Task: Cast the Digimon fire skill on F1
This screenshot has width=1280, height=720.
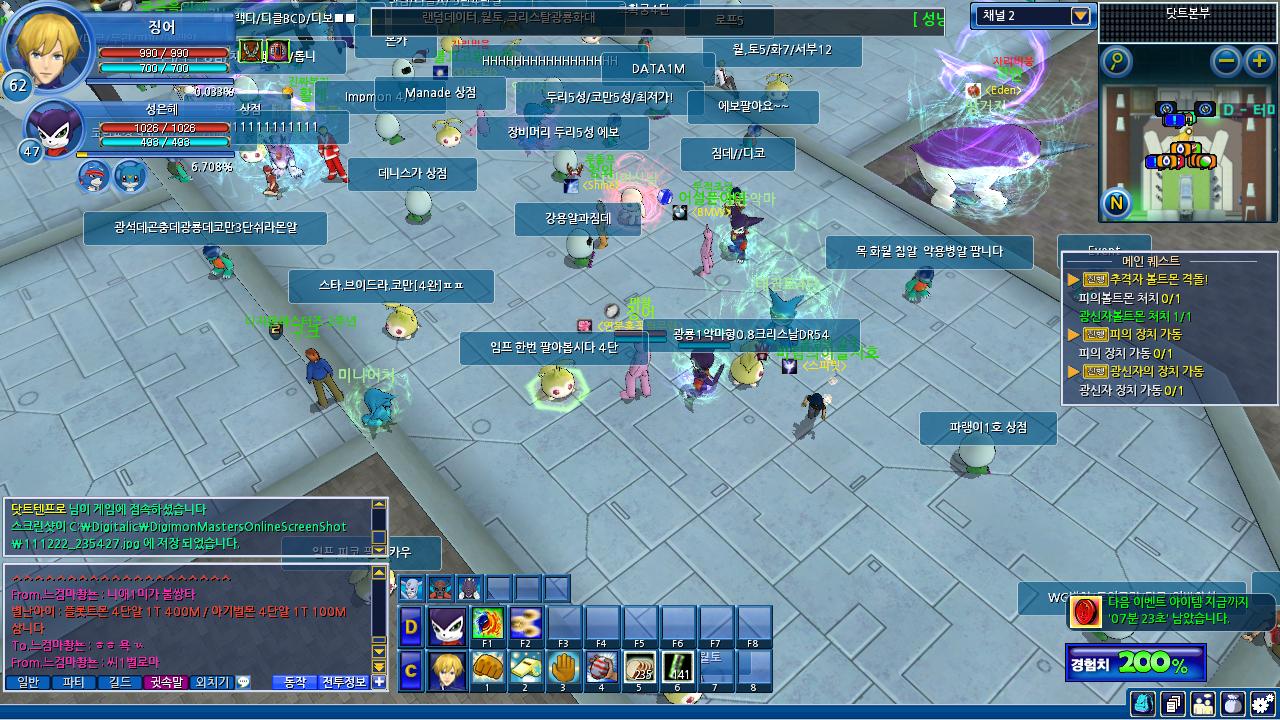Action: coord(487,624)
